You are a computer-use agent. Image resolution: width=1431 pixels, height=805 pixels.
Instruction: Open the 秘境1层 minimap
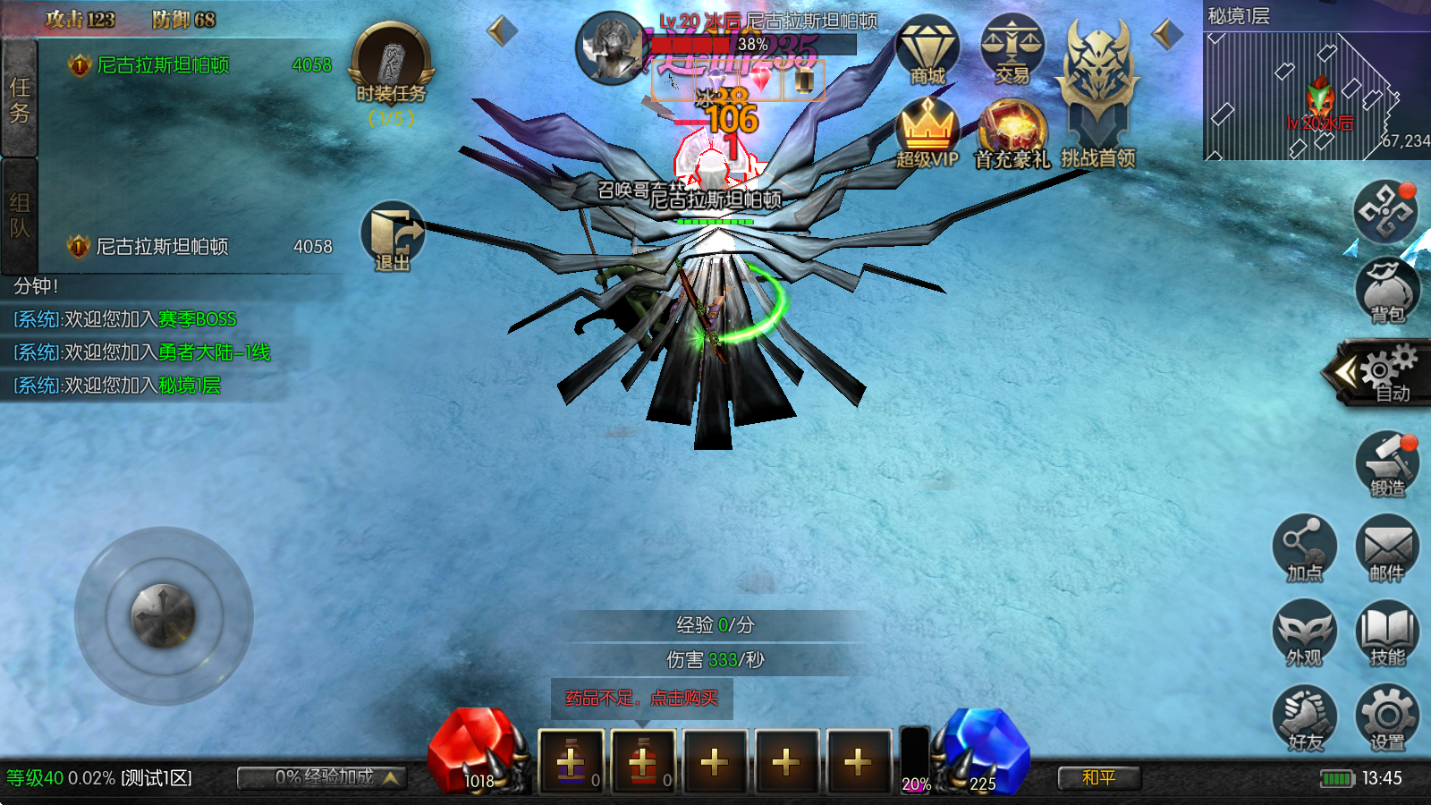(x=1316, y=92)
